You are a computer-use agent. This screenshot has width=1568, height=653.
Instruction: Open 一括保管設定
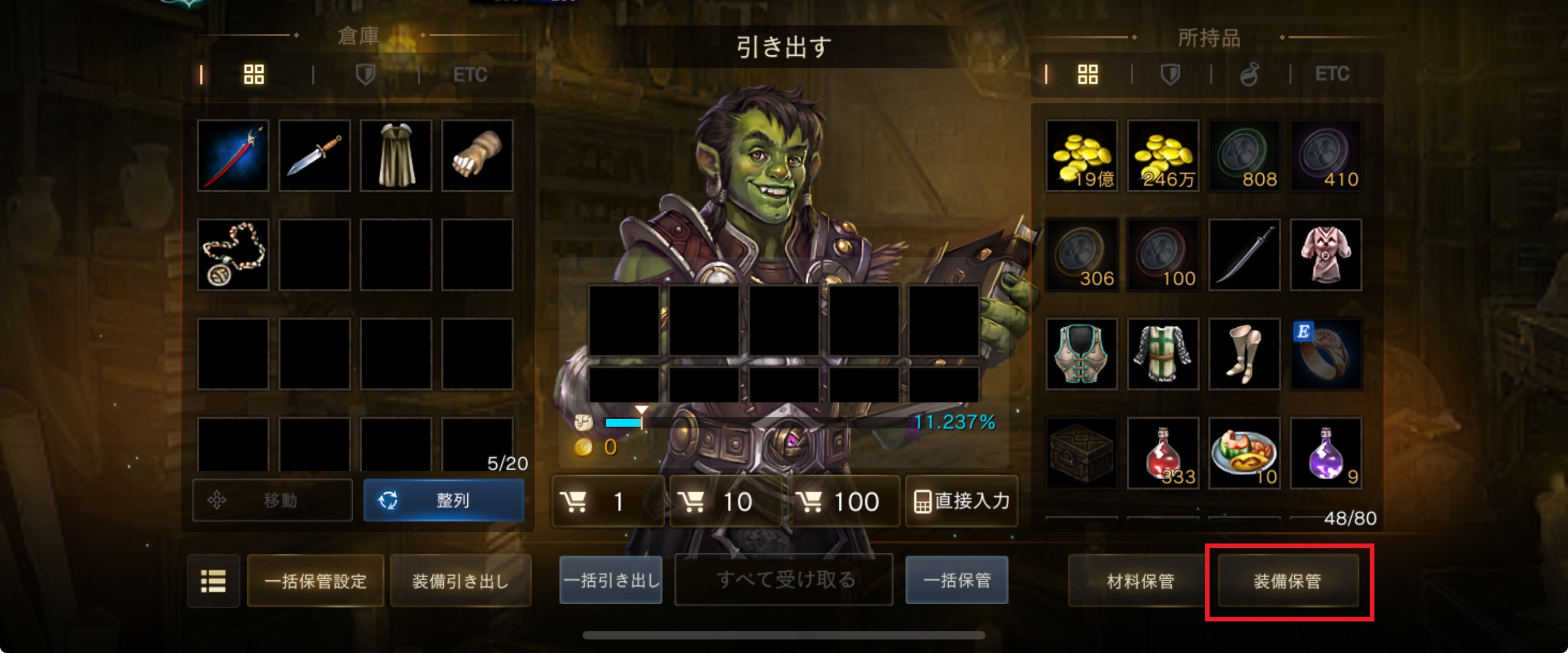(x=316, y=581)
